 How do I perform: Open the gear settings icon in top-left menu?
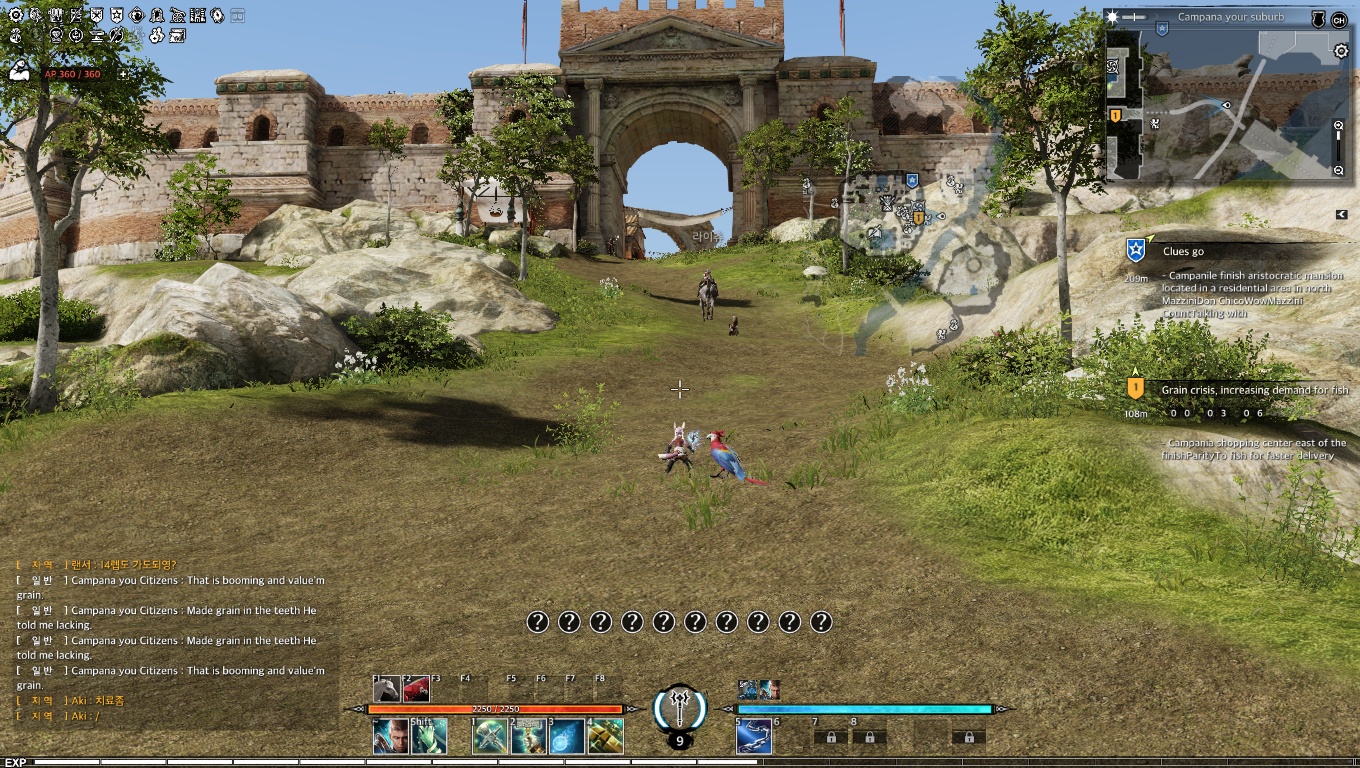15,16
